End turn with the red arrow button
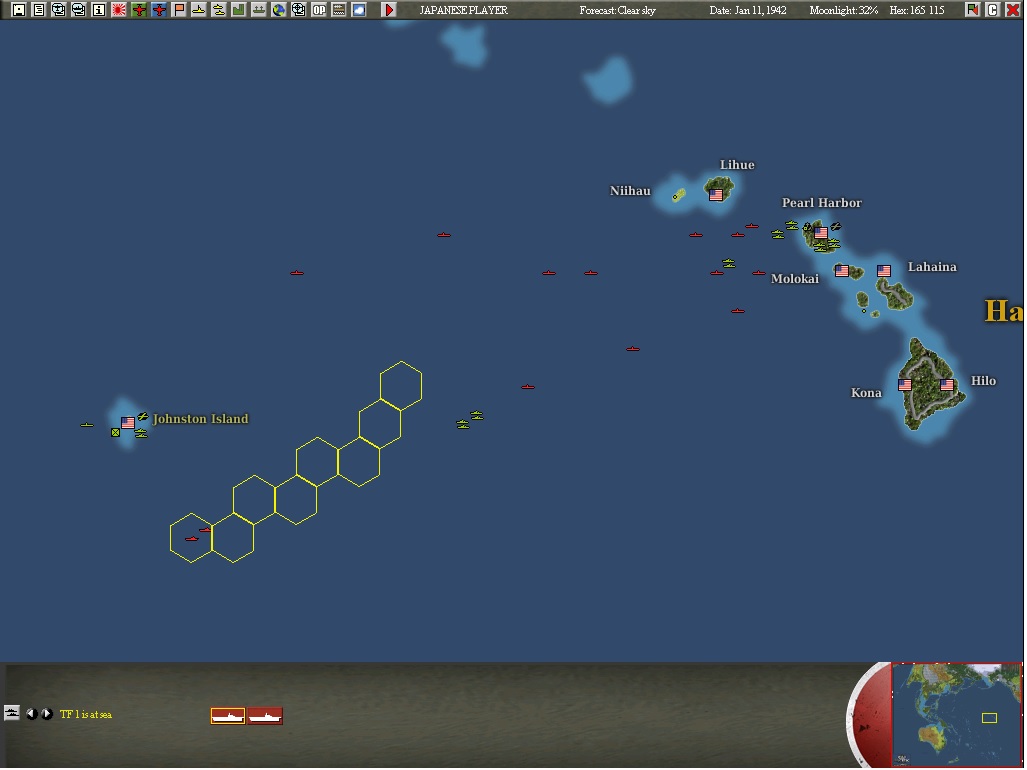 (389, 10)
